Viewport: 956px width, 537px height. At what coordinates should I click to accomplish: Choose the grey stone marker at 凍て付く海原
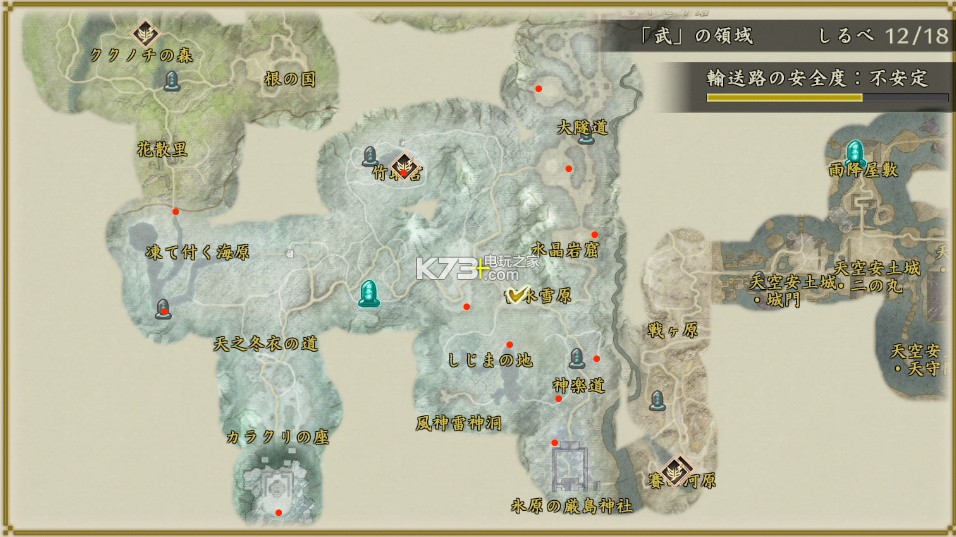click(162, 309)
